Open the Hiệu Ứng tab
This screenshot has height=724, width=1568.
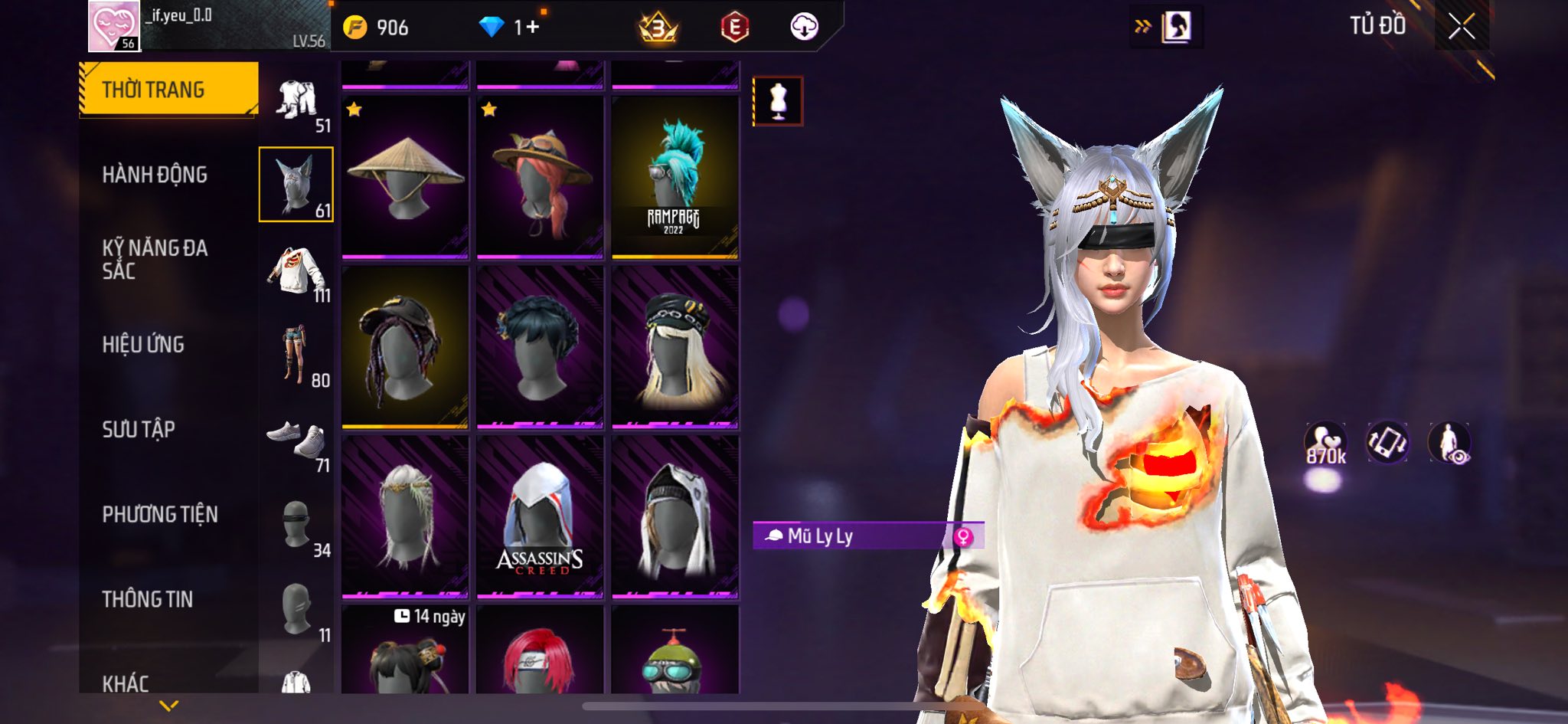[143, 345]
